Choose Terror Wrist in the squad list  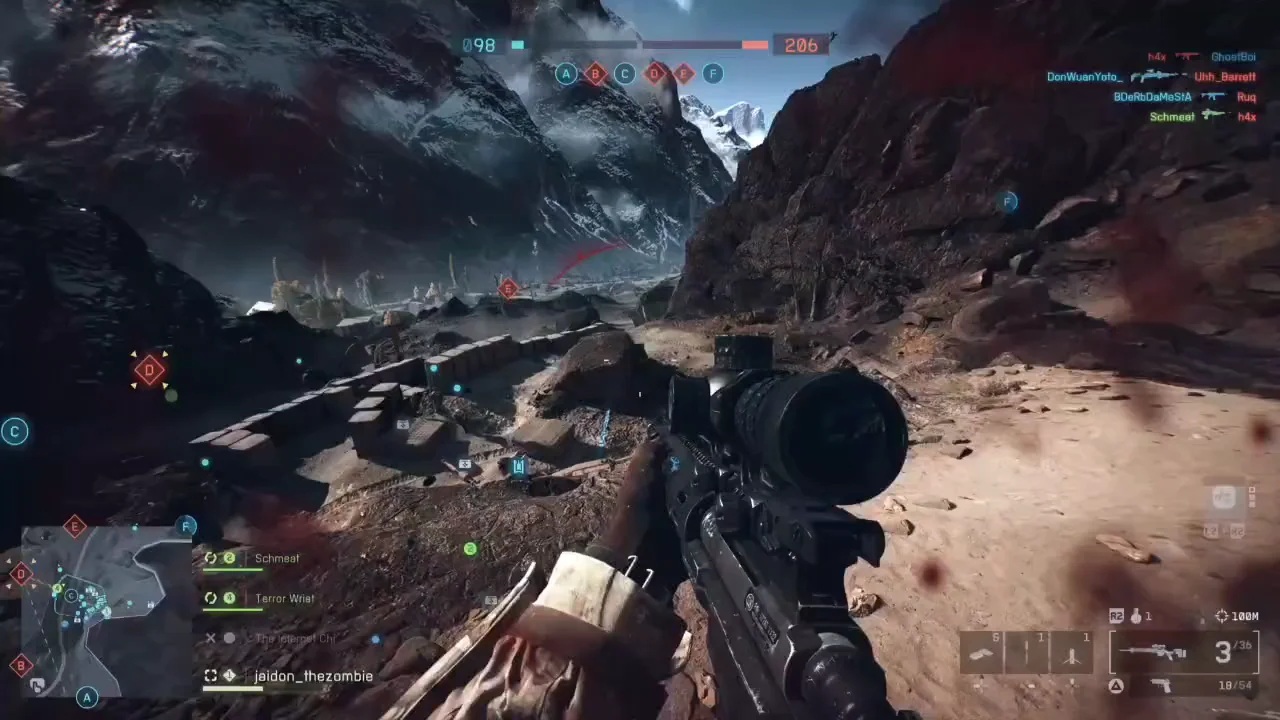[x=284, y=599]
